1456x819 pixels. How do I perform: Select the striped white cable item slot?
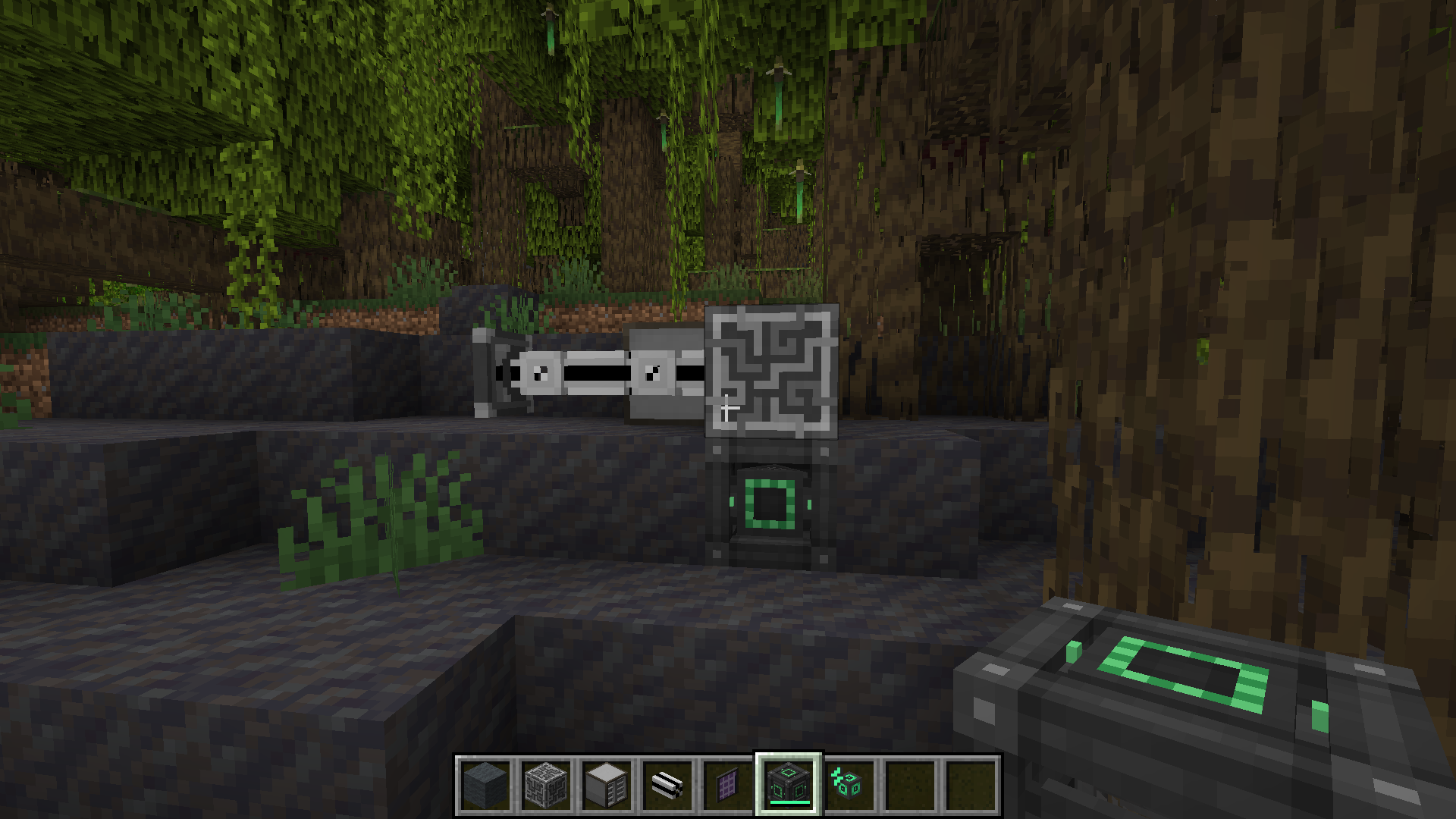pos(667,785)
